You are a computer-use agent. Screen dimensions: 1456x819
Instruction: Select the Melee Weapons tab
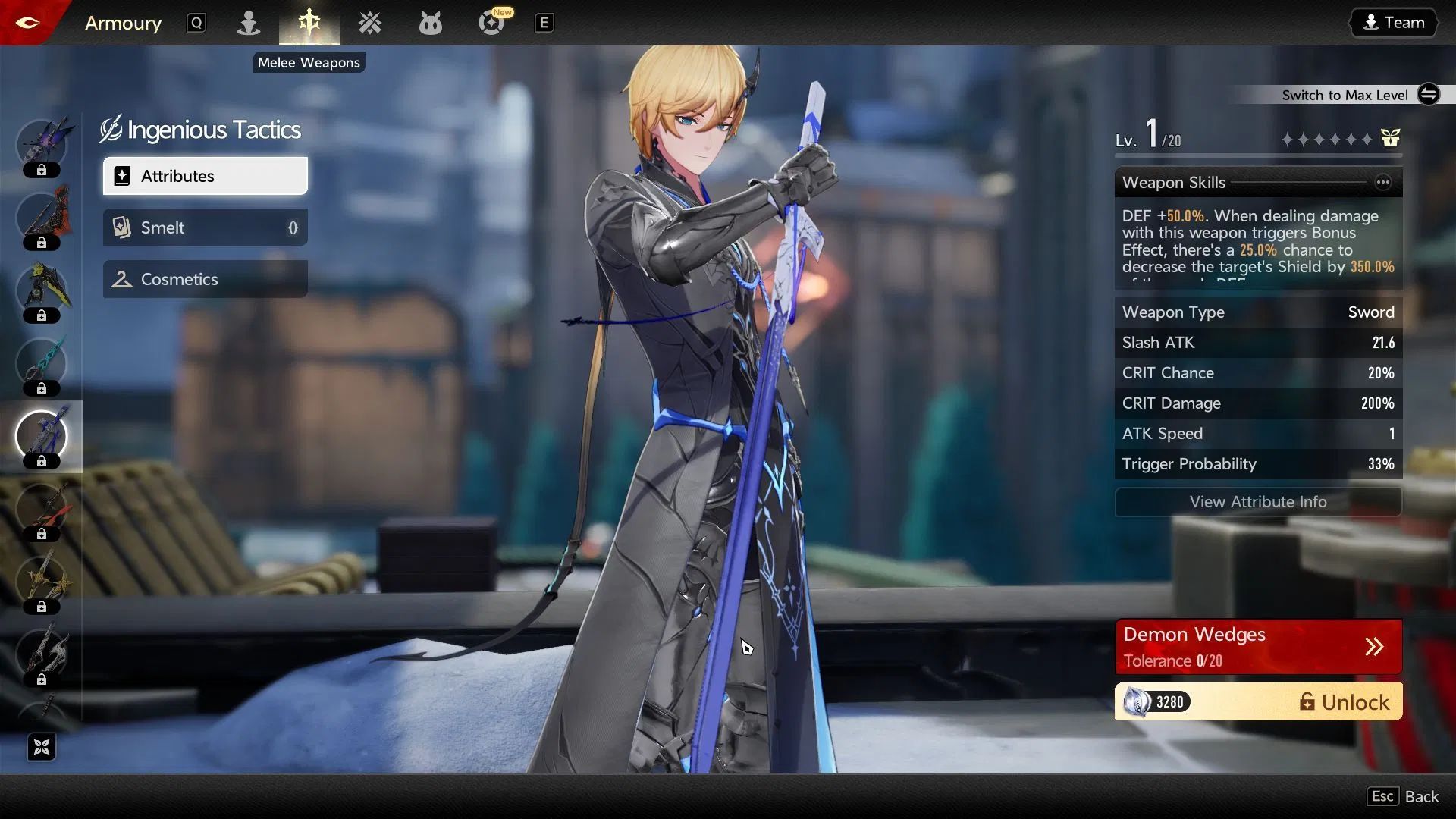pos(309,23)
